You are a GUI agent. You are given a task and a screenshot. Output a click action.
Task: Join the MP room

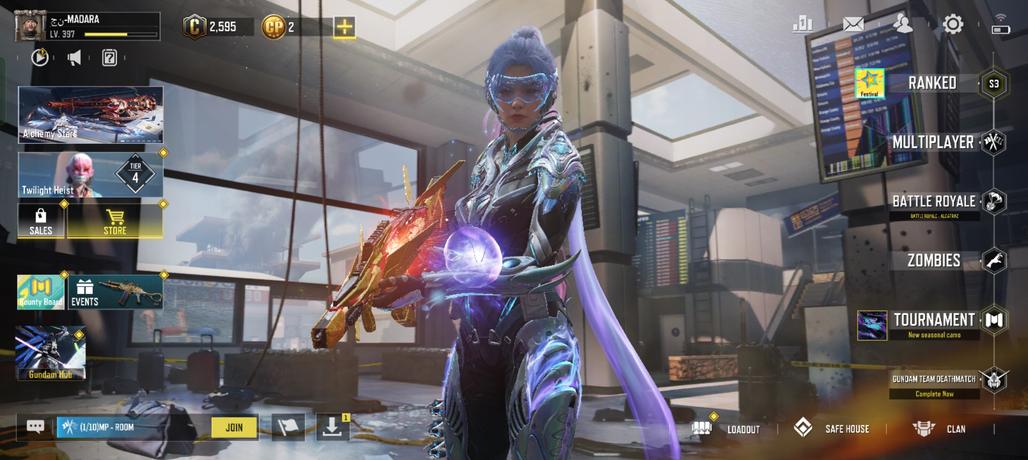234,427
